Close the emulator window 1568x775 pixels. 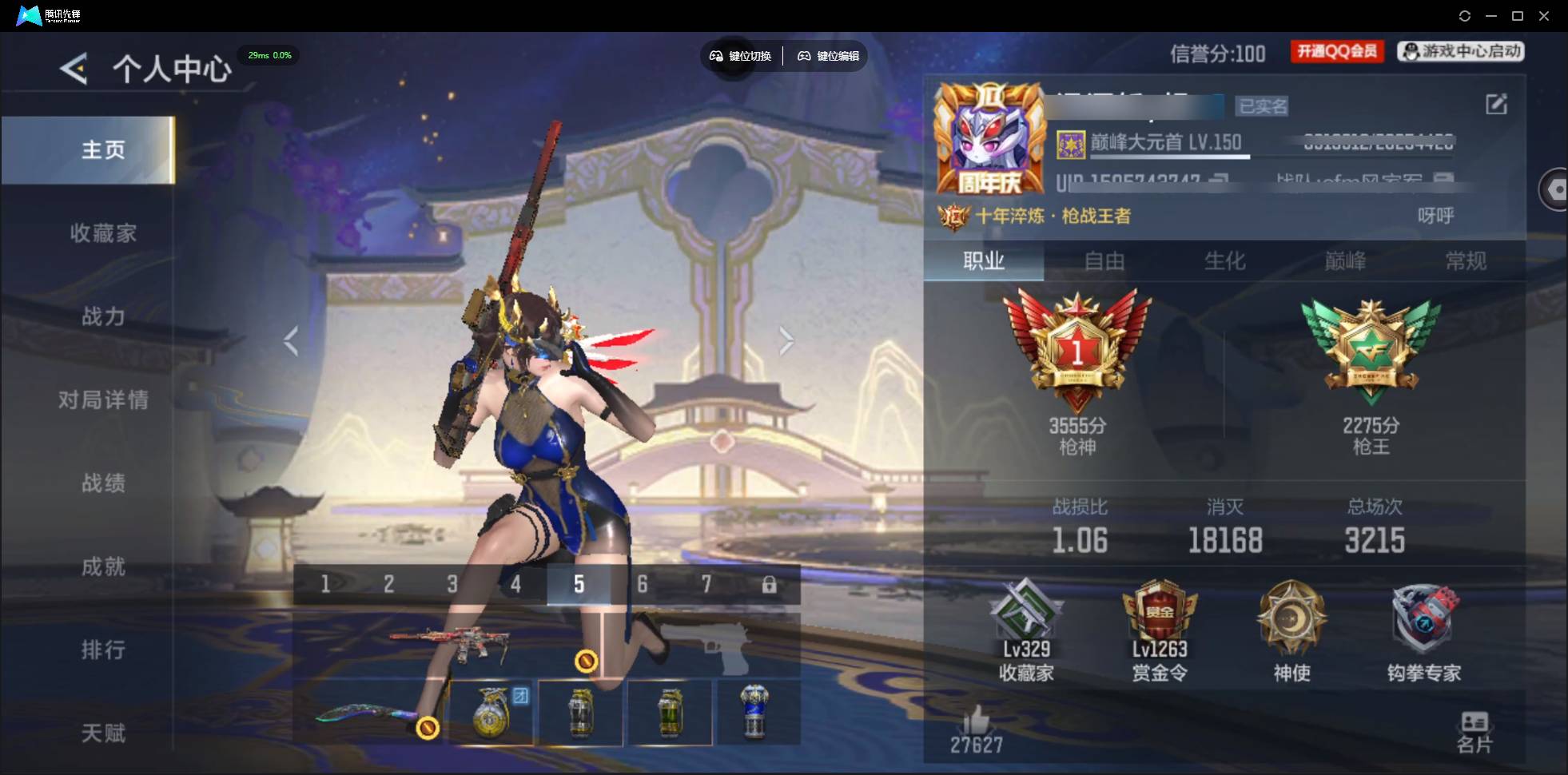point(1544,16)
